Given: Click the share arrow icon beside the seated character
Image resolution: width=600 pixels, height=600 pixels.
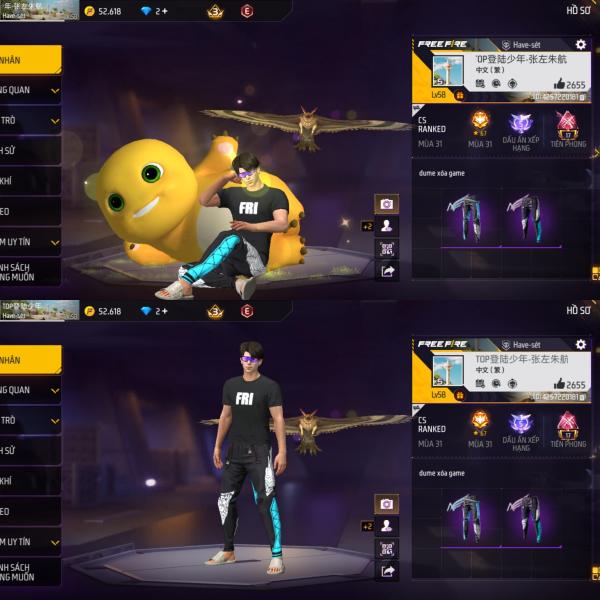Looking at the screenshot, I should (x=387, y=270).
